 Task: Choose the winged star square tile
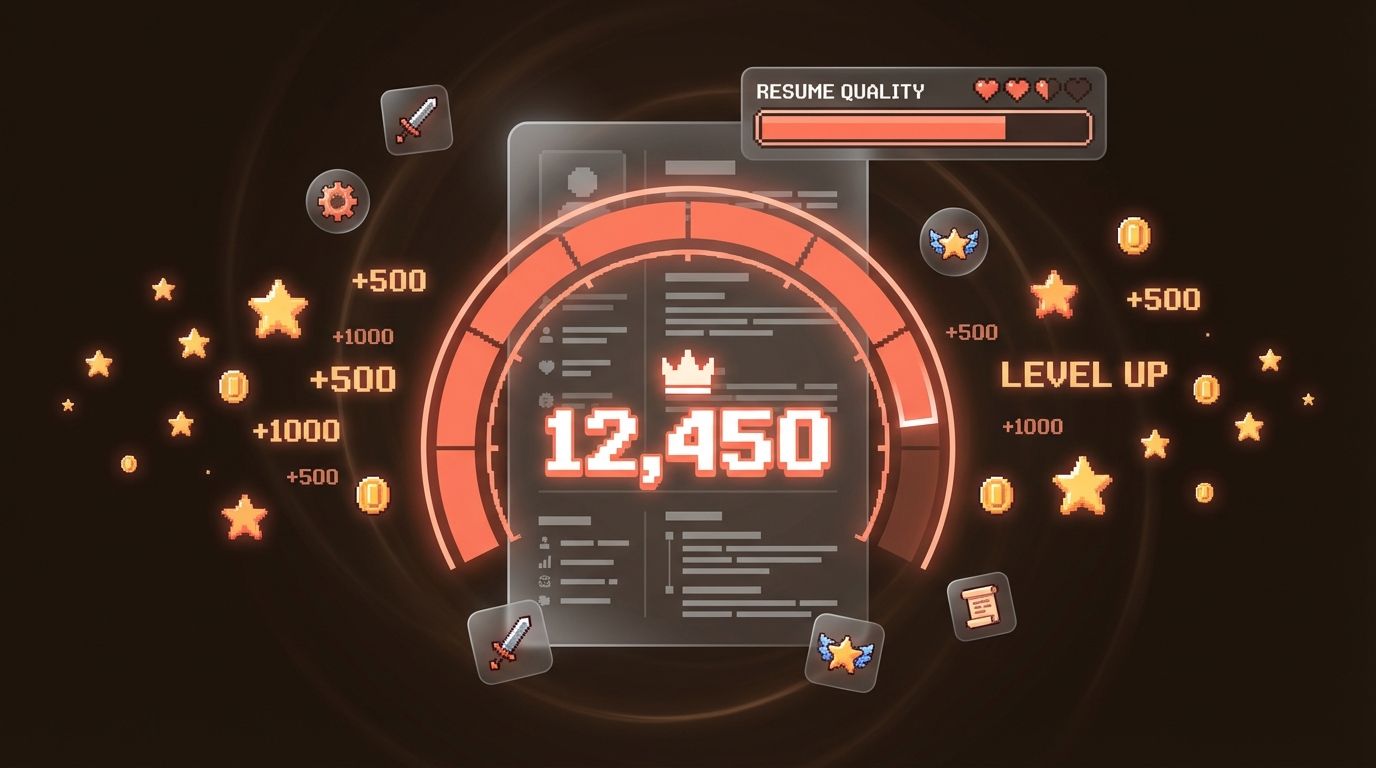(844, 651)
